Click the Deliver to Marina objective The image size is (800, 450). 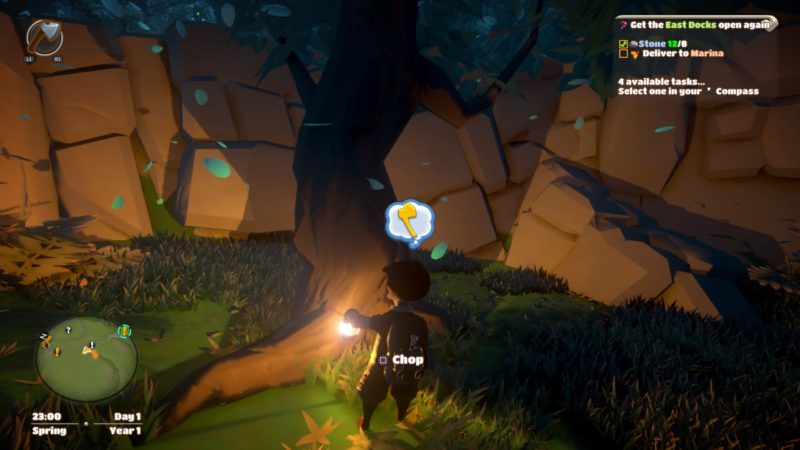coord(682,55)
